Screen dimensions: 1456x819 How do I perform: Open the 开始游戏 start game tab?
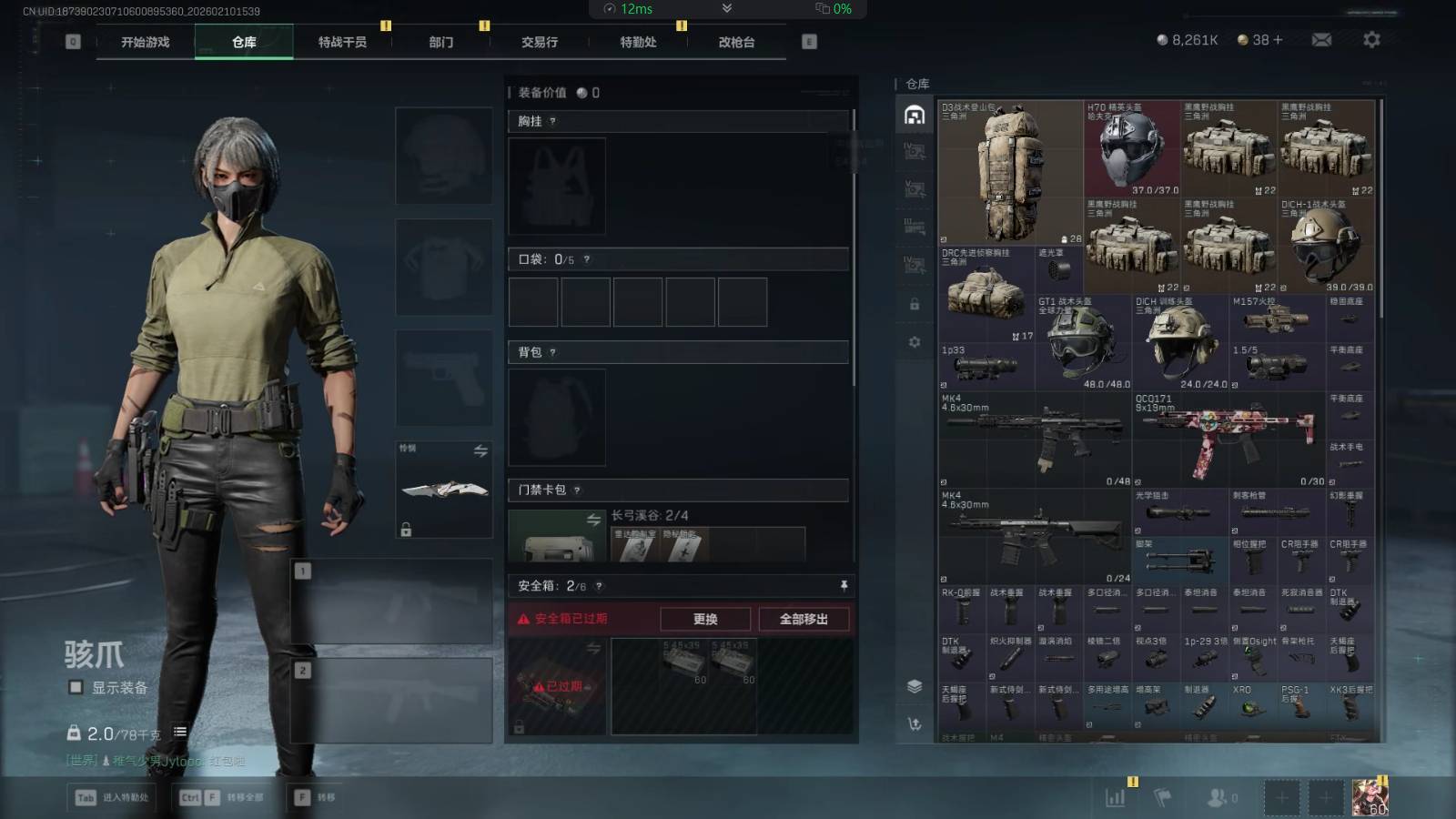[146, 42]
